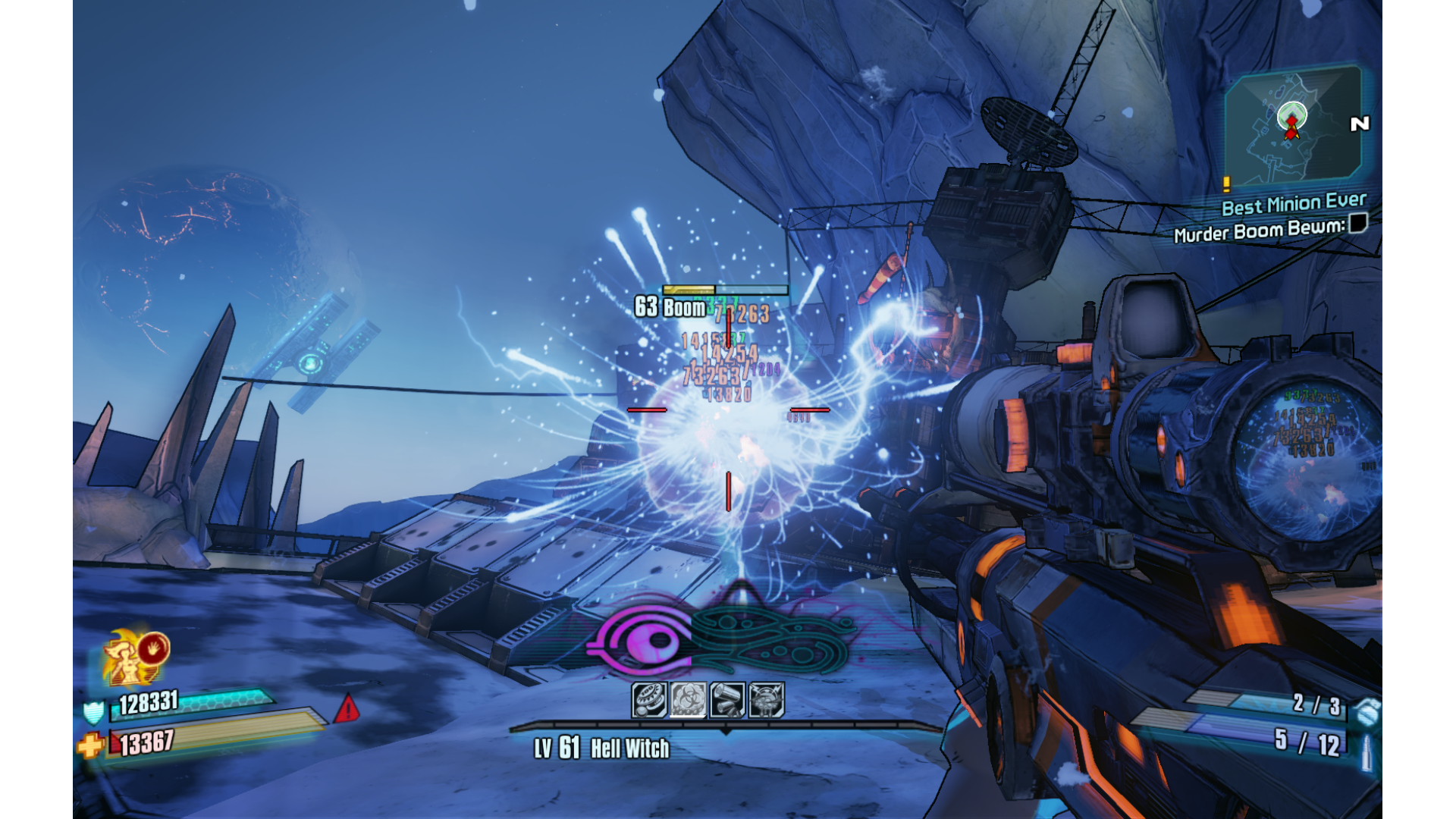Screen dimensions: 1456x819
Task: Click the red low-health warning triangle
Action: [347, 709]
